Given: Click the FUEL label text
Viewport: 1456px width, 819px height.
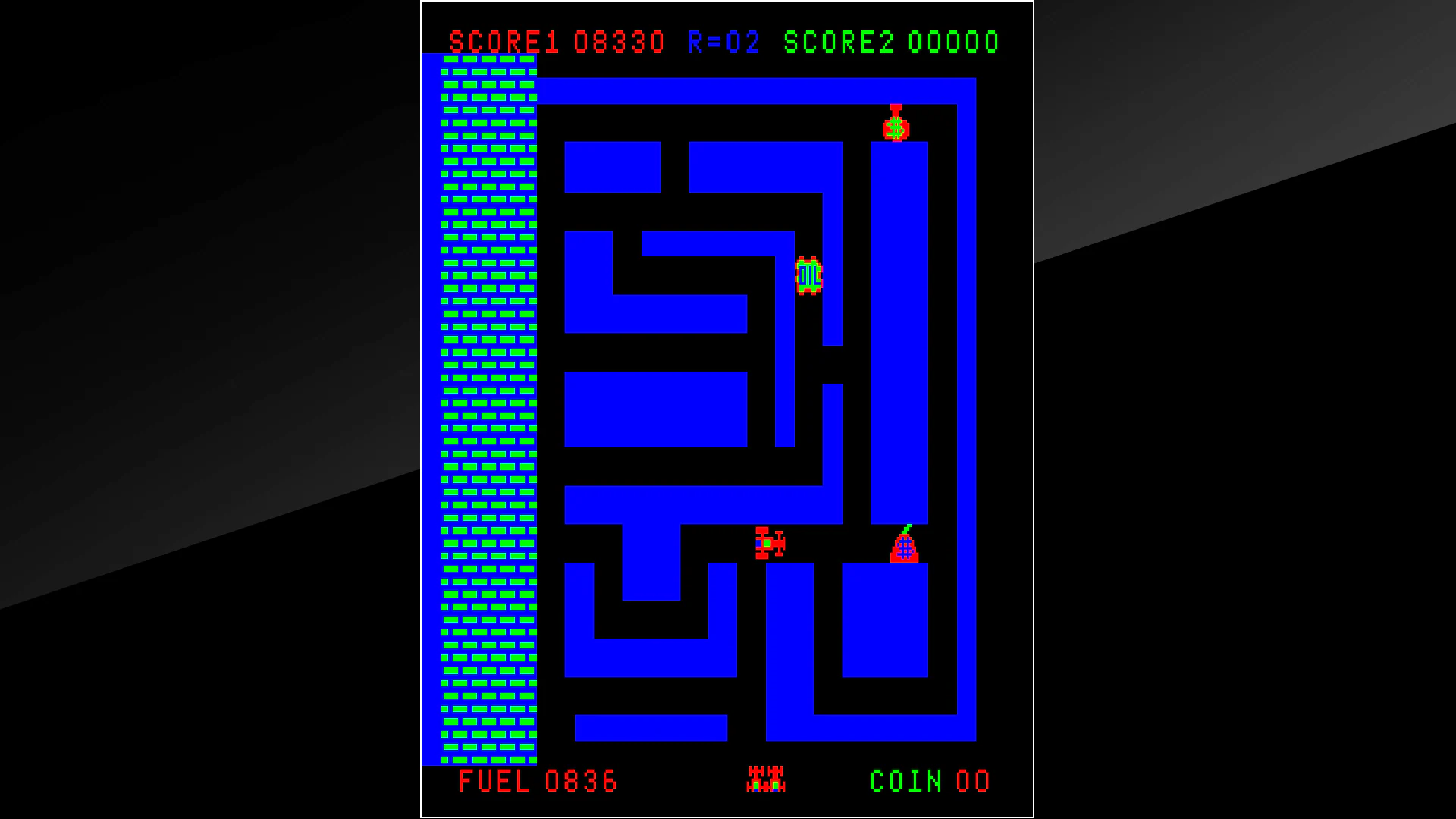Looking at the screenshot, I should point(497,781).
